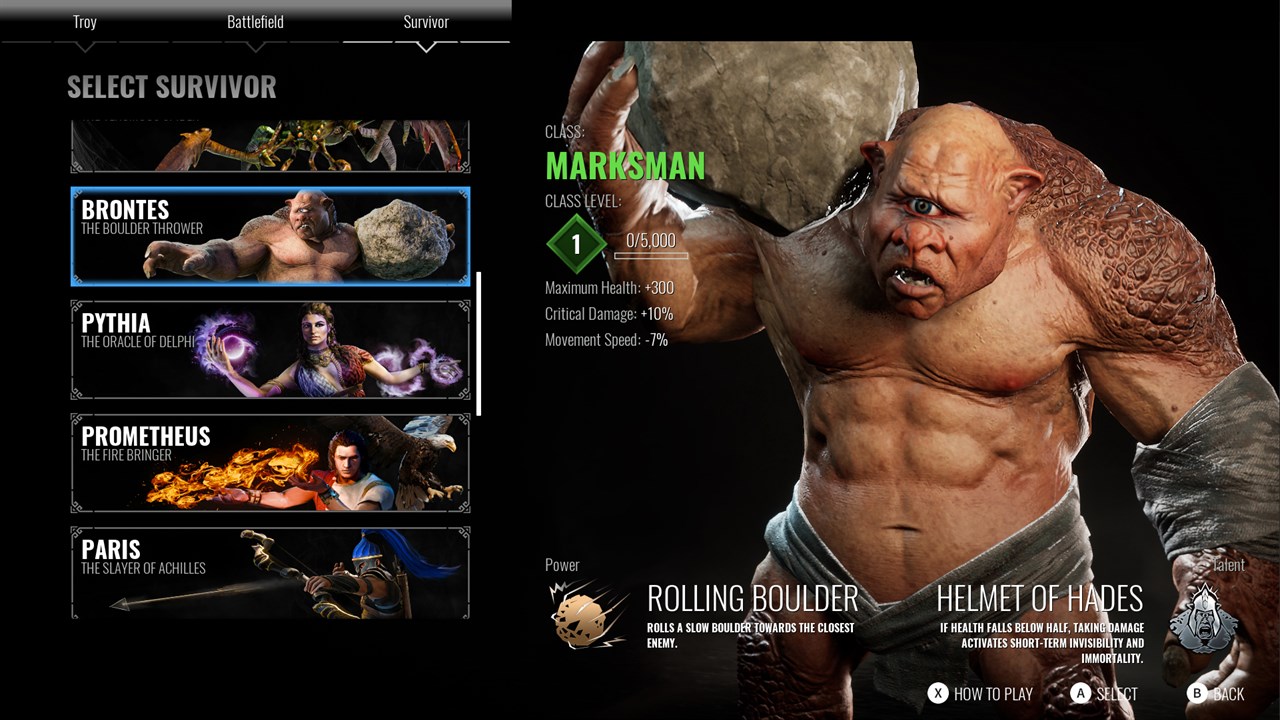Click the Rolling Boulder power icon
The image size is (1280, 720).
pyautogui.click(x=589, y=614)
